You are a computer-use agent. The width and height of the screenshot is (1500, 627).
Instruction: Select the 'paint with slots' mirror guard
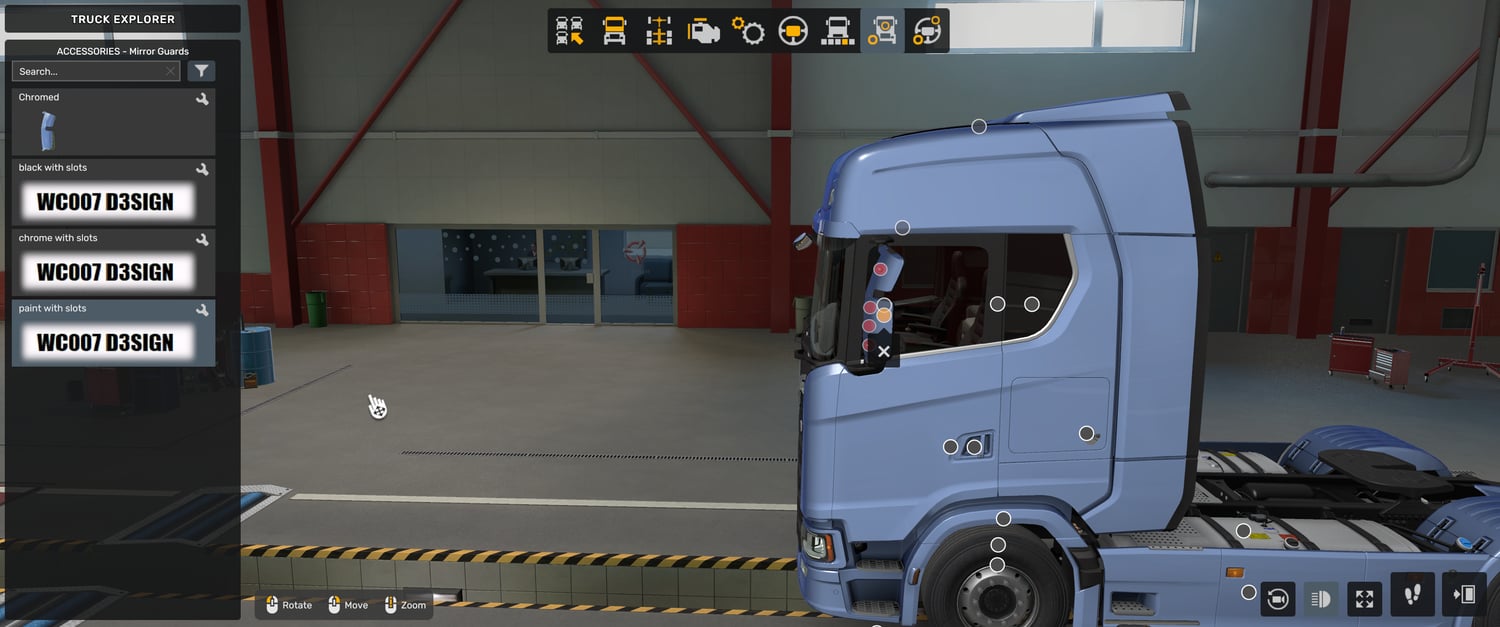(113, 333)
